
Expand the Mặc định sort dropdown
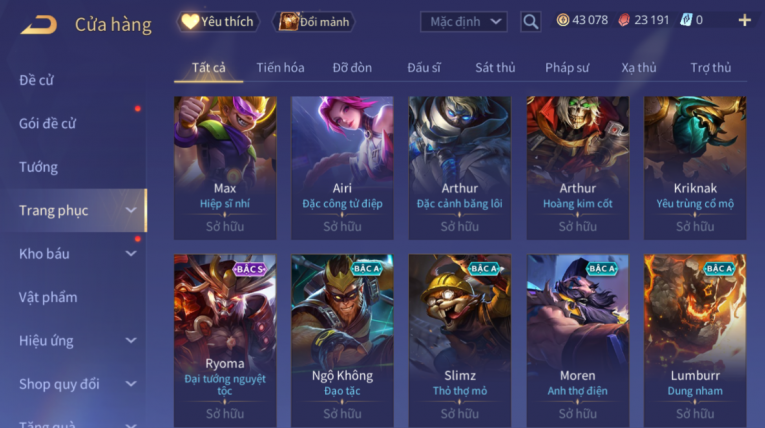463,21
